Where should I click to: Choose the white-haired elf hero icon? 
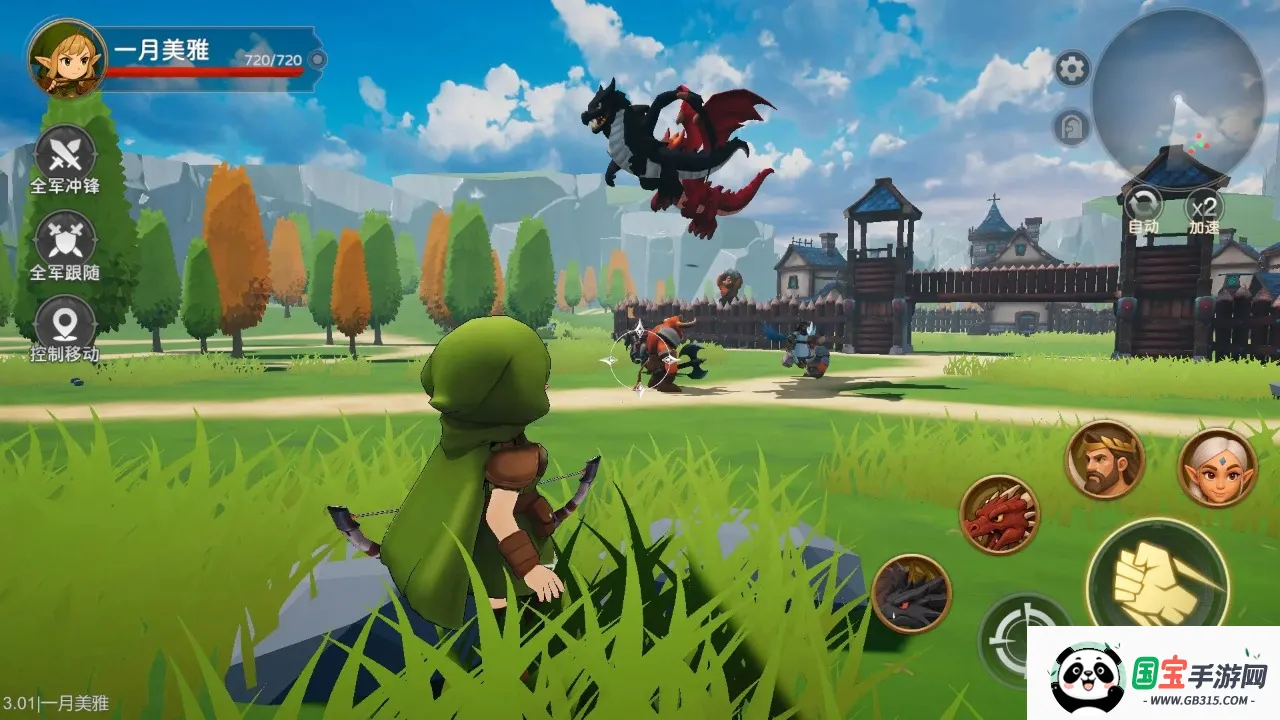coord(1217,467)
